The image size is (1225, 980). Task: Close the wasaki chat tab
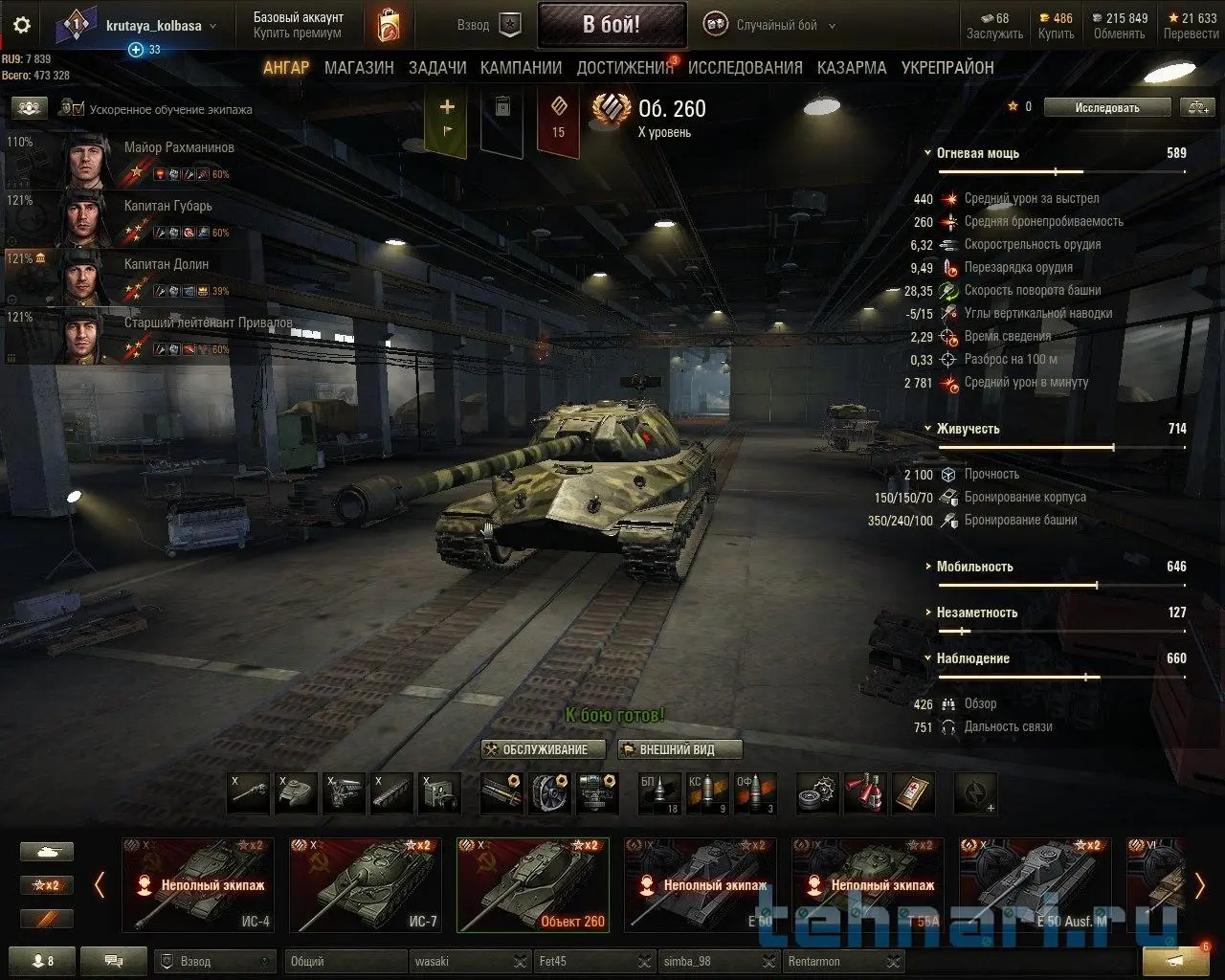(520, 961)
